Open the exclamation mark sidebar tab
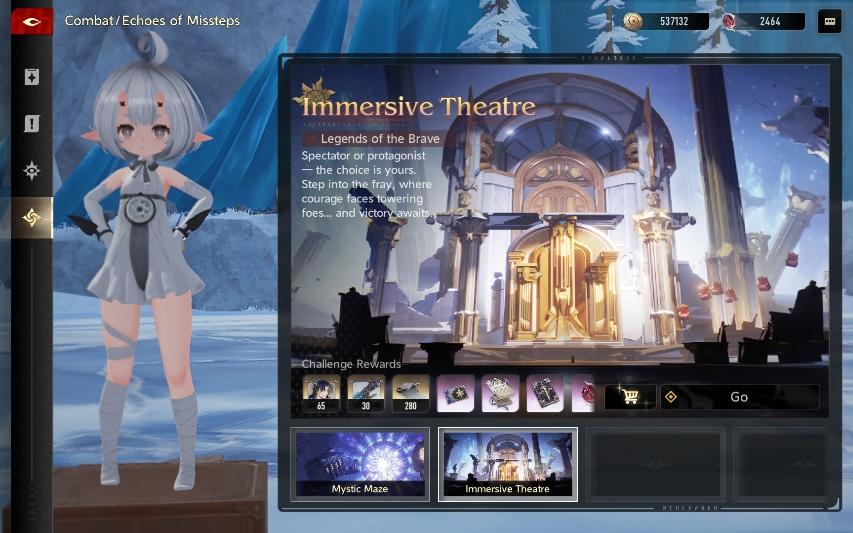853x533 pixels. pos(32,124)
